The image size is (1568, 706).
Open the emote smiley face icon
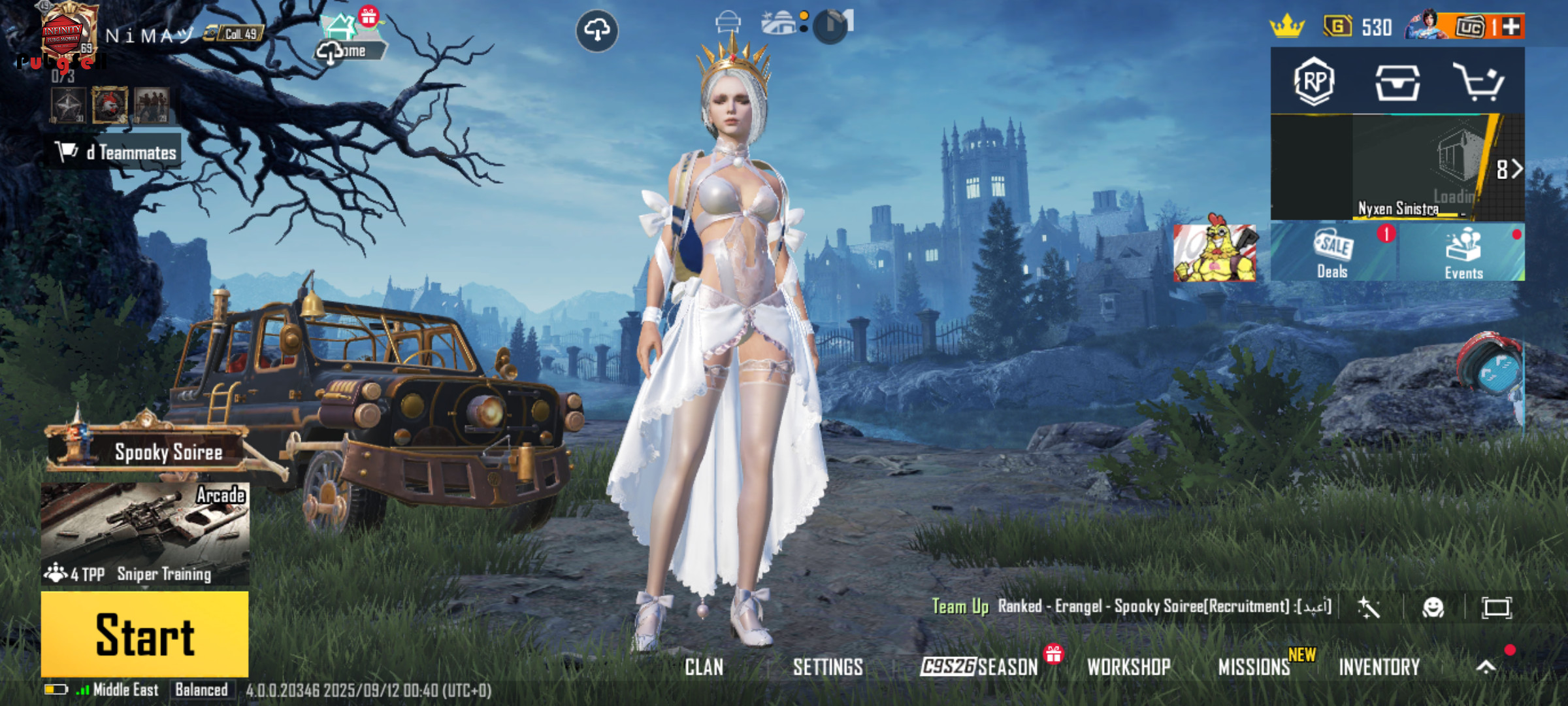1433,608
